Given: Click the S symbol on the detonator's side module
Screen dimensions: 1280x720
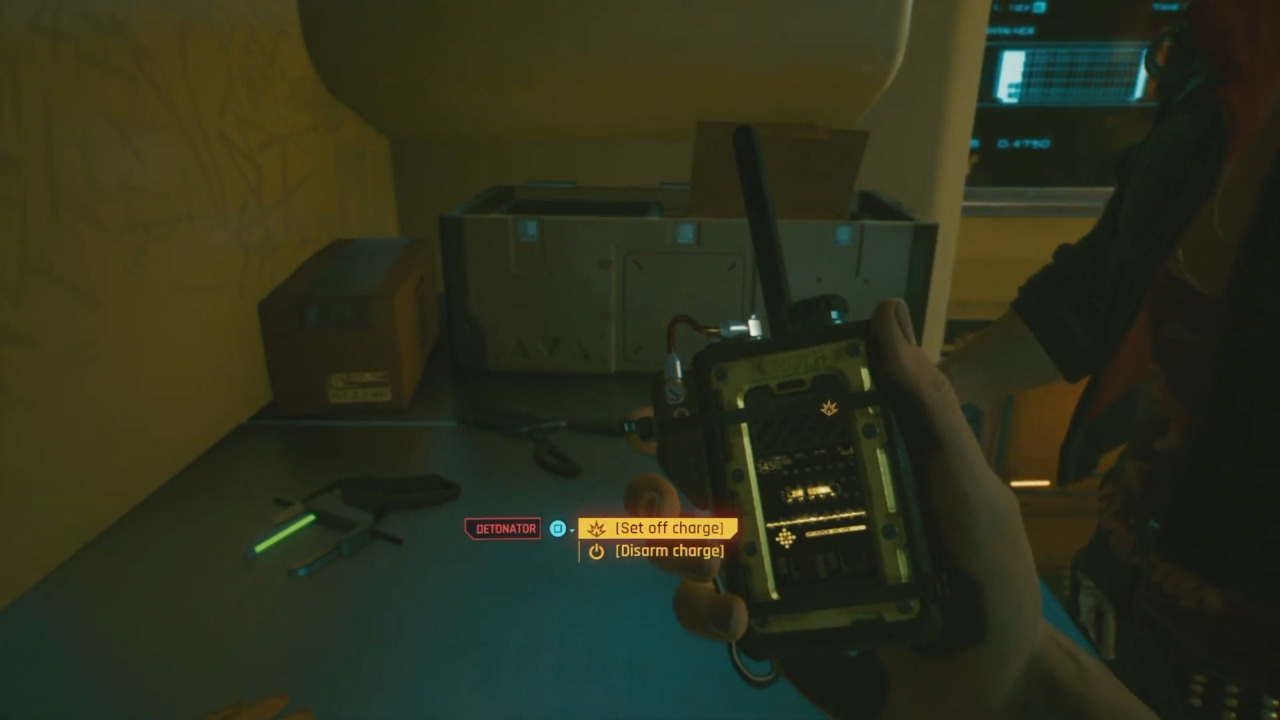Looking at the screenshot, I should pos(674,391).
